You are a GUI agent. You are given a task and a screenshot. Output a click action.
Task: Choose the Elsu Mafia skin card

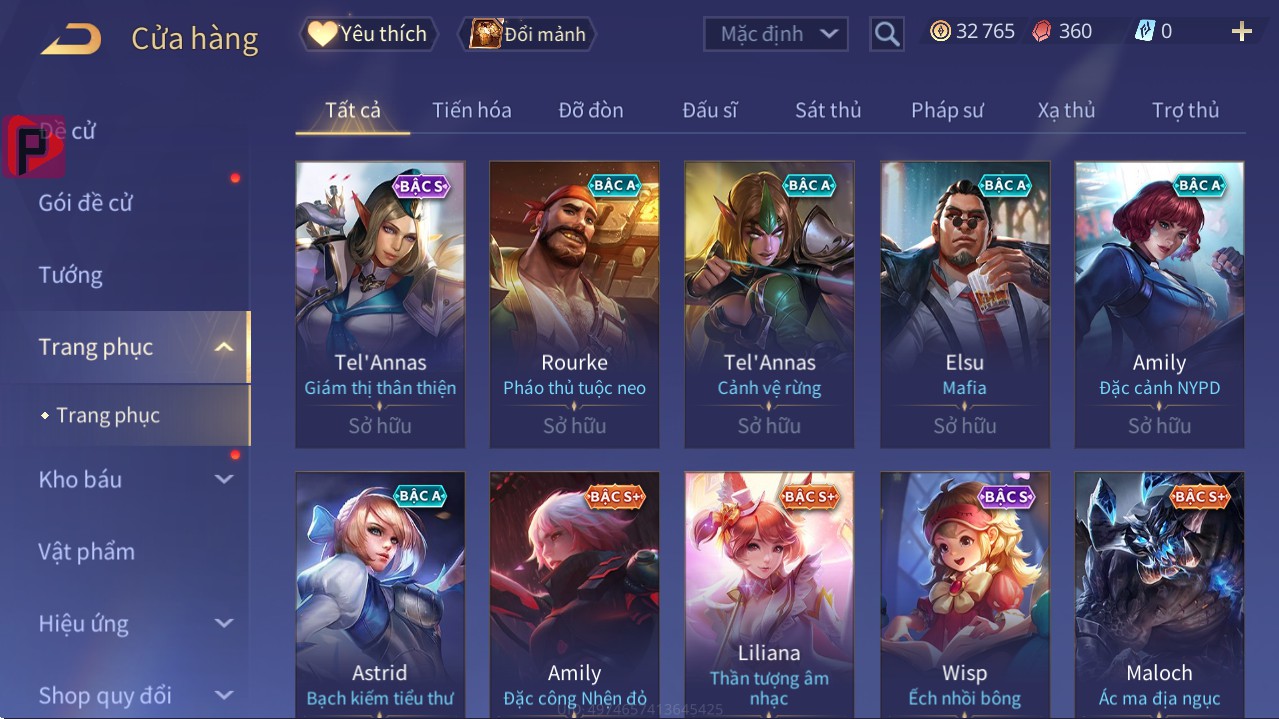point(964,304)
